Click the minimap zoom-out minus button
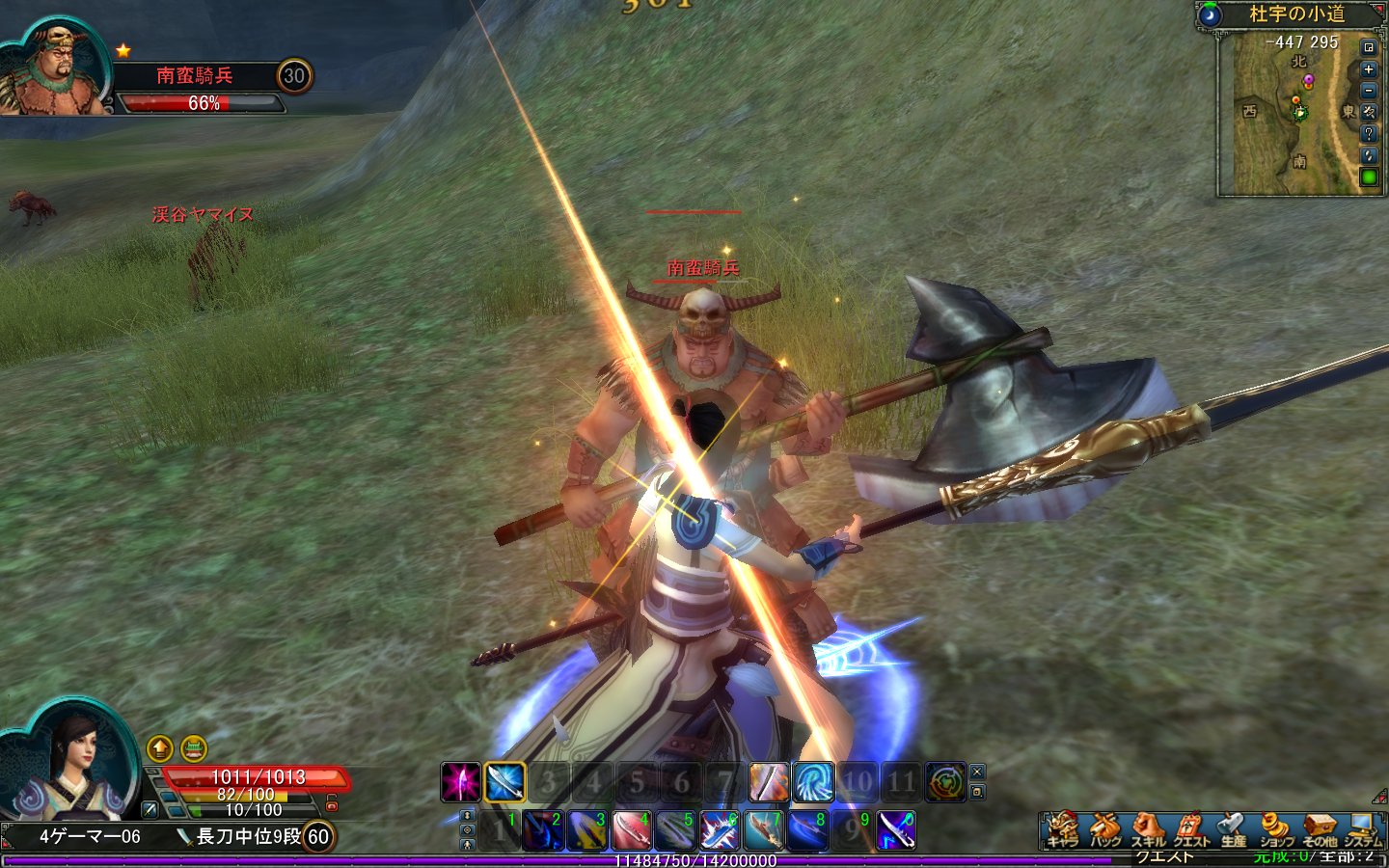 [x=1368, y=91]
